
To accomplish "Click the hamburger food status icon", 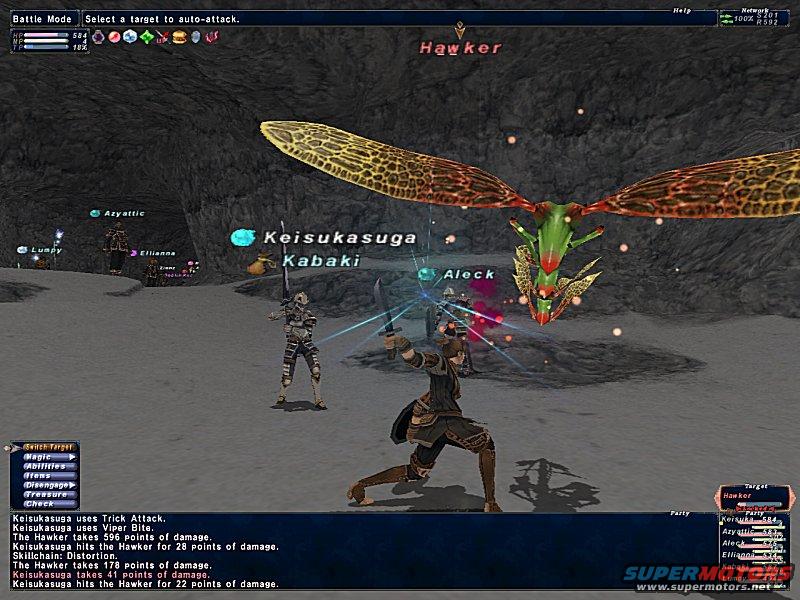I will point(180,37).
